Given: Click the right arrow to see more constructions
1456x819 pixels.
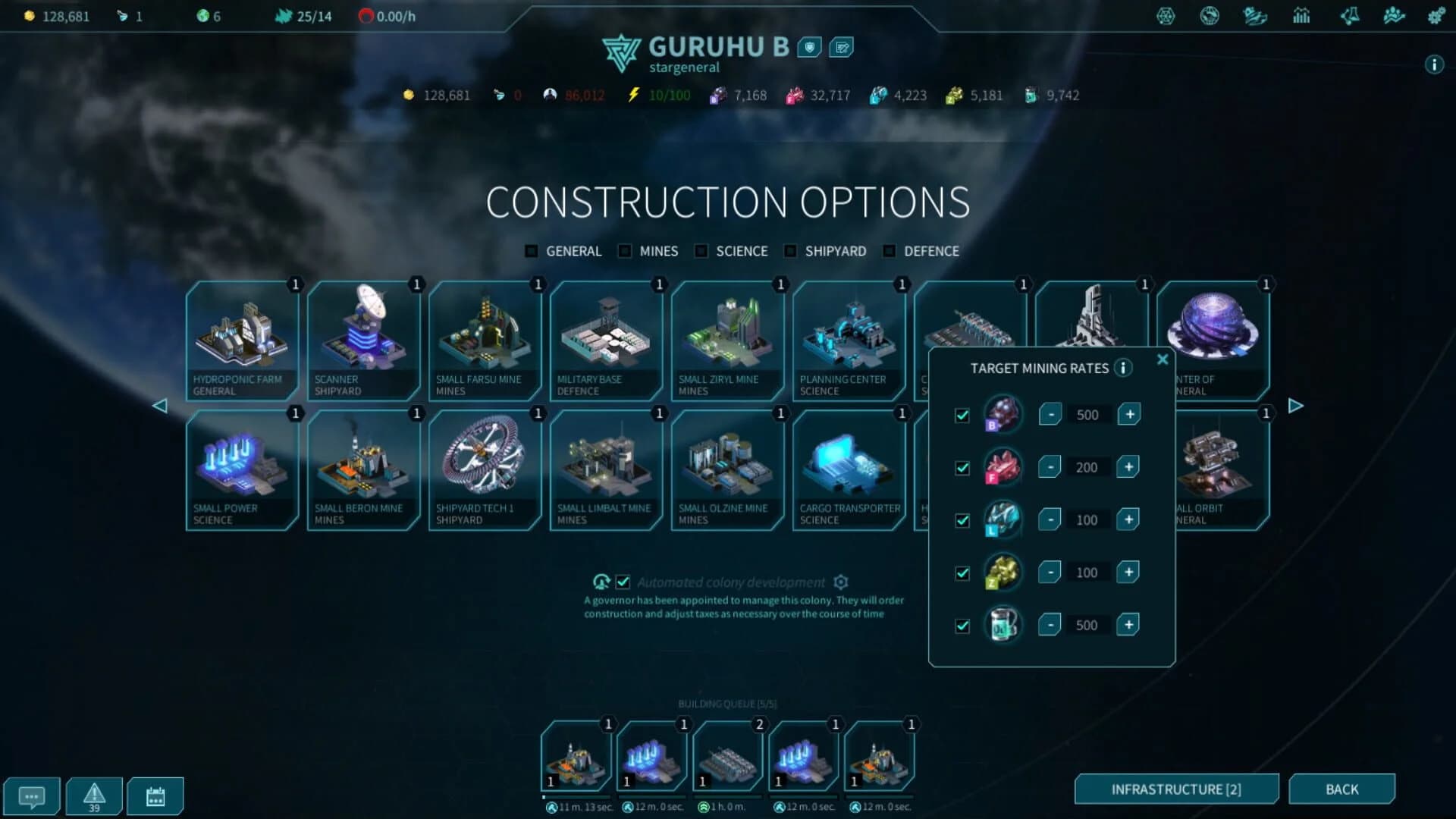Looking at the screenshot, I should 1294,406.
